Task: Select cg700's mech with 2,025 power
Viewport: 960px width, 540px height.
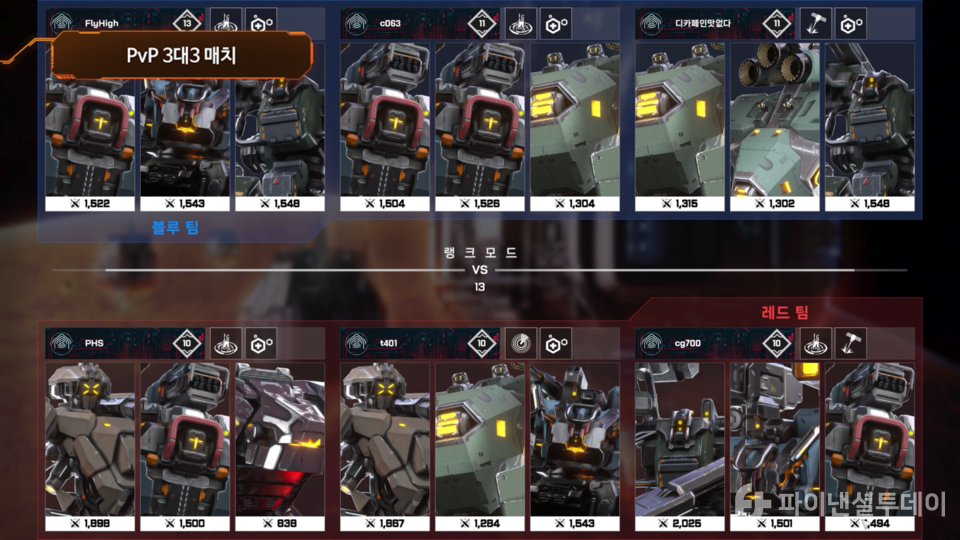Action: 680,445
